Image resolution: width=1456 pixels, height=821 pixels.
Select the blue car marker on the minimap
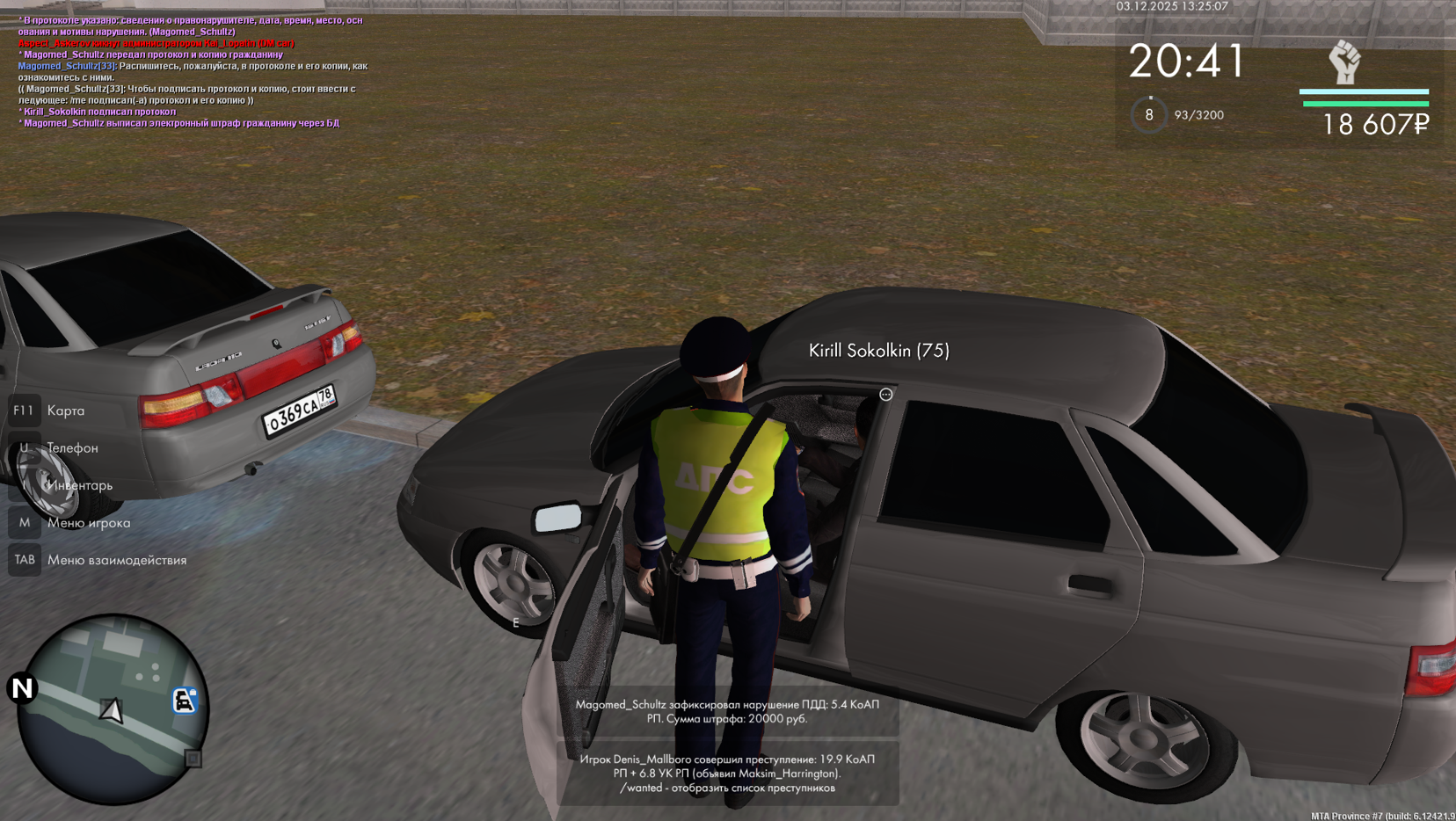click(184, 701)
